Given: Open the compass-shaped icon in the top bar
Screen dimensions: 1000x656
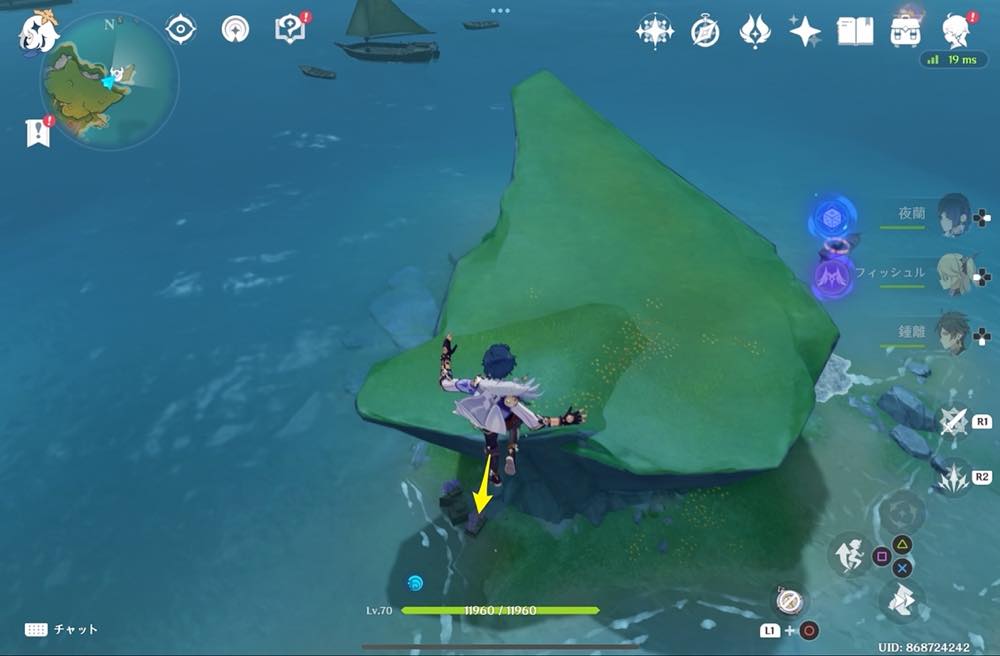Looking at the screenshot, I should [x=705, y=32].
